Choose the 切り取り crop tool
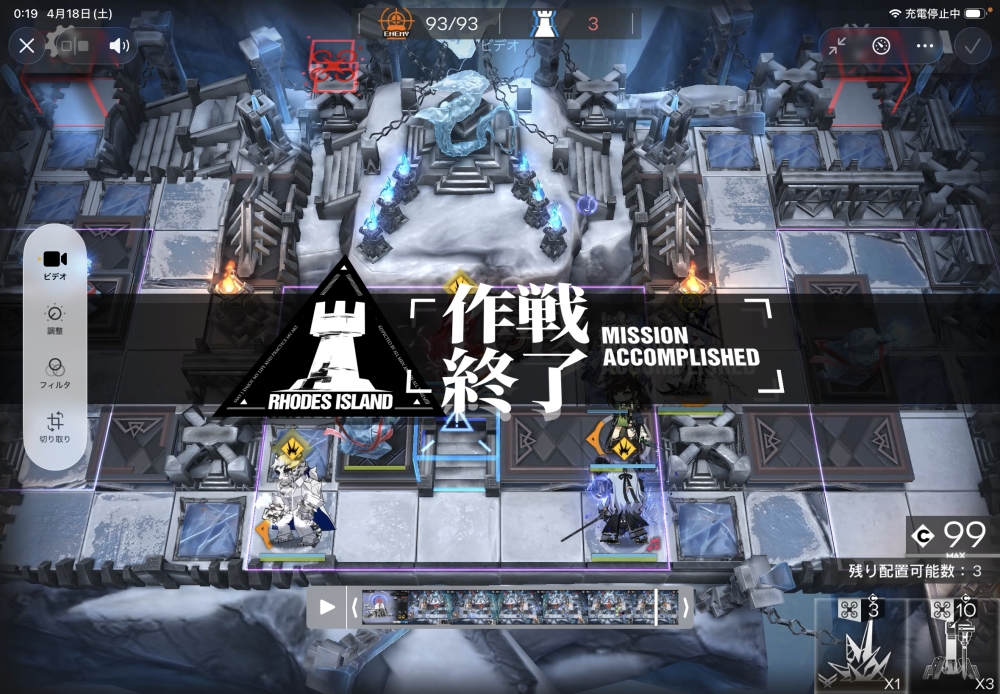1000x694 pixels. tap(55, 427)
